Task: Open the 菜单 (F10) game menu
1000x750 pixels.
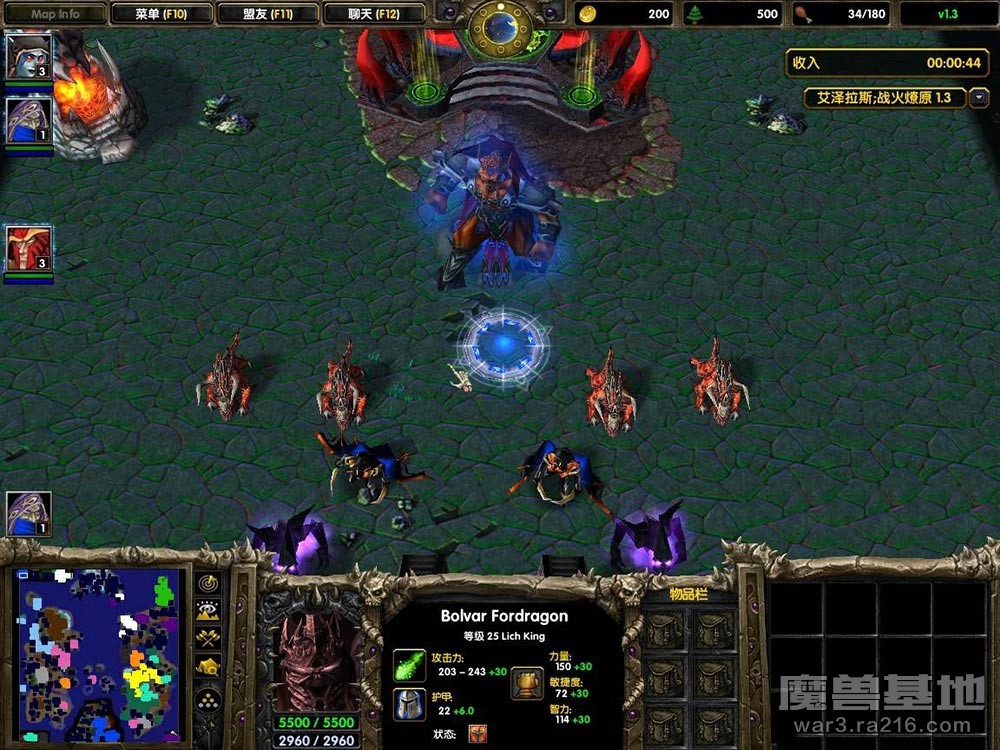Action: [x=161, y=14]
